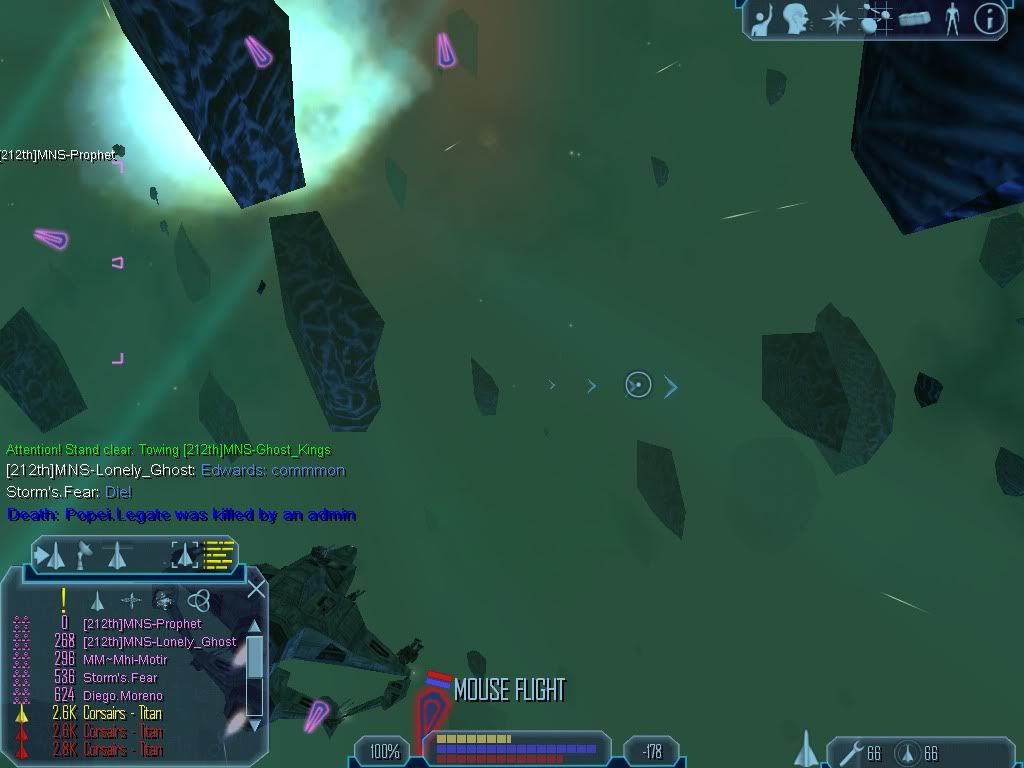
Task: Select MM~Mhi-Motir in contact list
Action: point(125,660)
